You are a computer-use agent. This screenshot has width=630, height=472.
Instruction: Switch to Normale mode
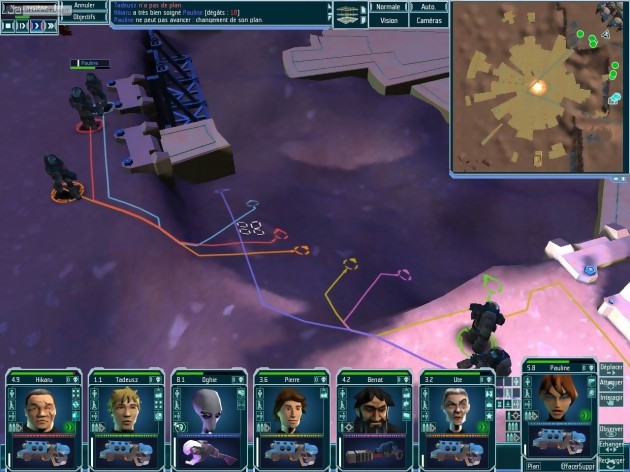point(388,6)
